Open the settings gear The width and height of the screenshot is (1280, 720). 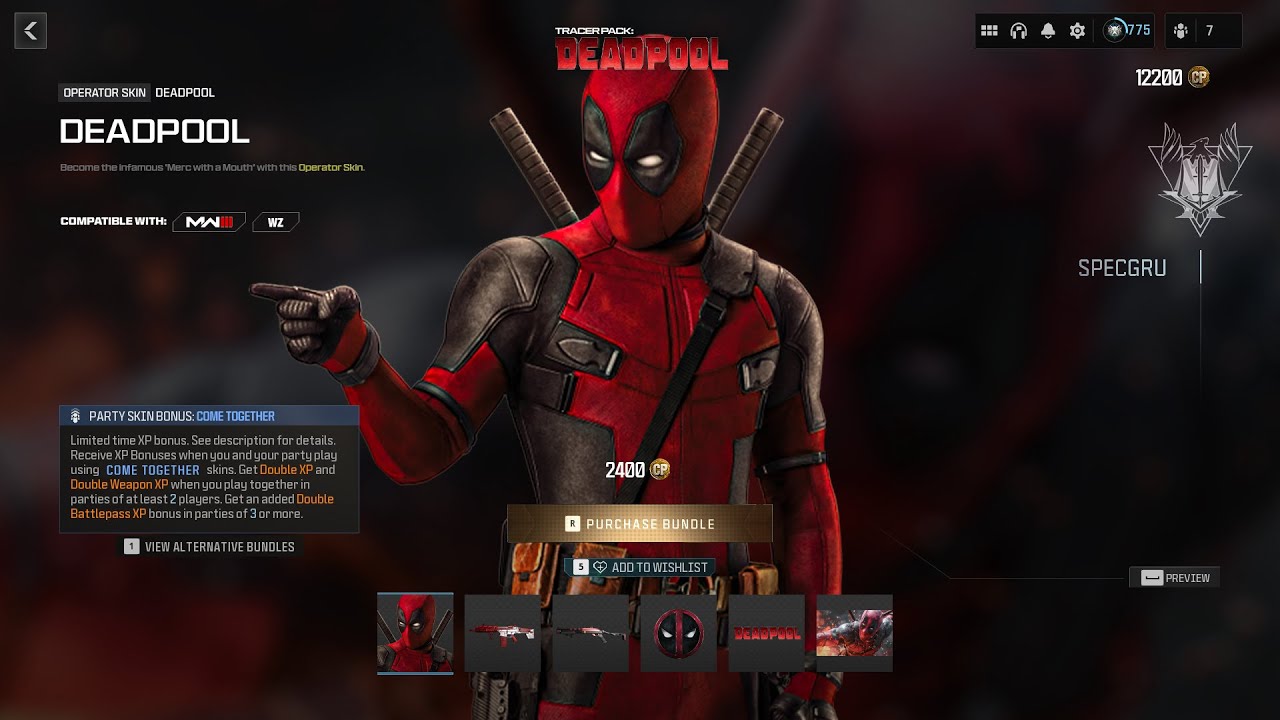click(x=1077, y=31)
